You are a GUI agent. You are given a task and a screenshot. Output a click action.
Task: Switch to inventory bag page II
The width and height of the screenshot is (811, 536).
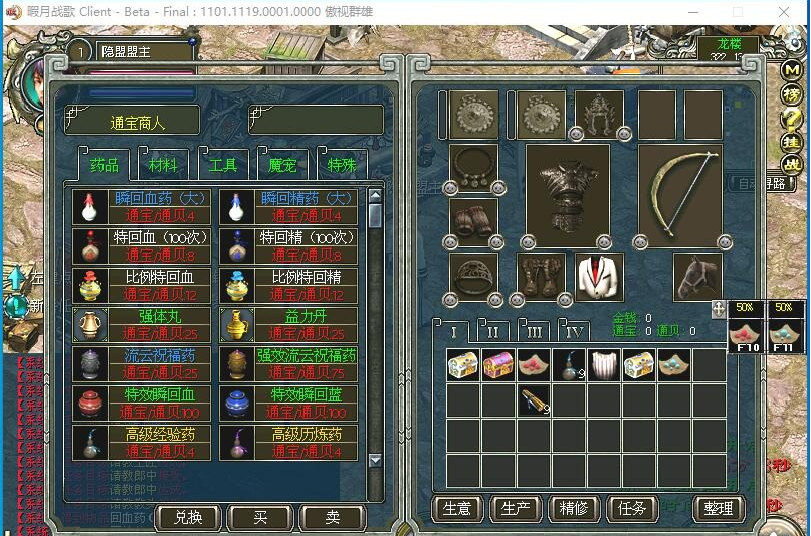[x=493, y=331]
